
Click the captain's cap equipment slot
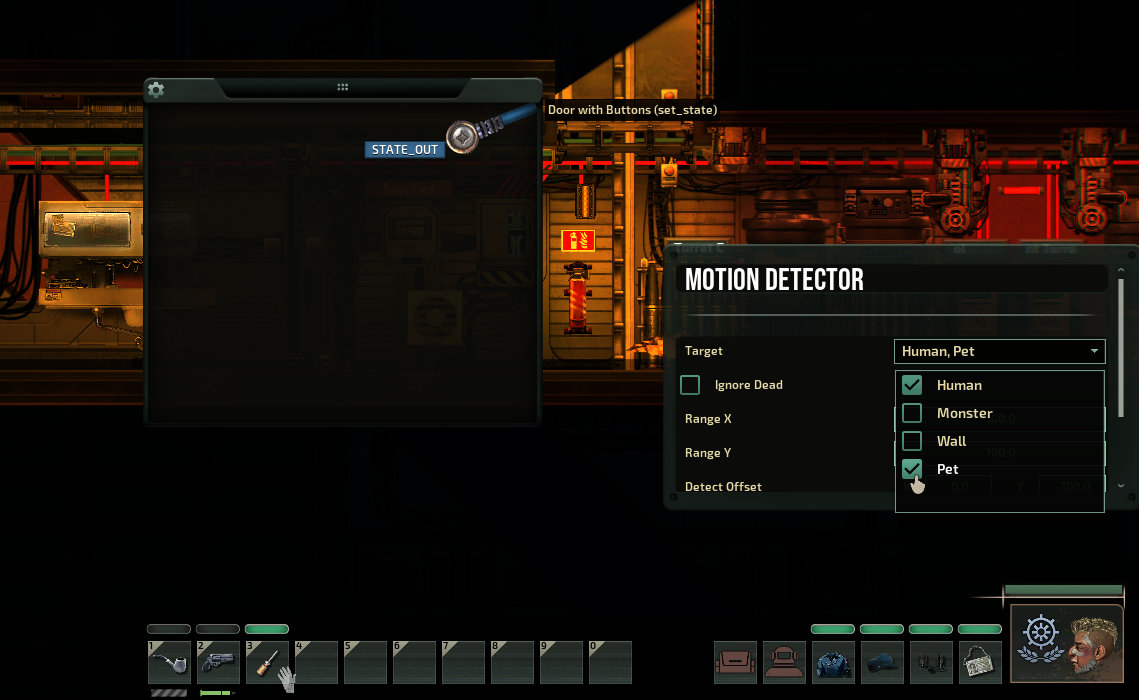click(882, 662)
